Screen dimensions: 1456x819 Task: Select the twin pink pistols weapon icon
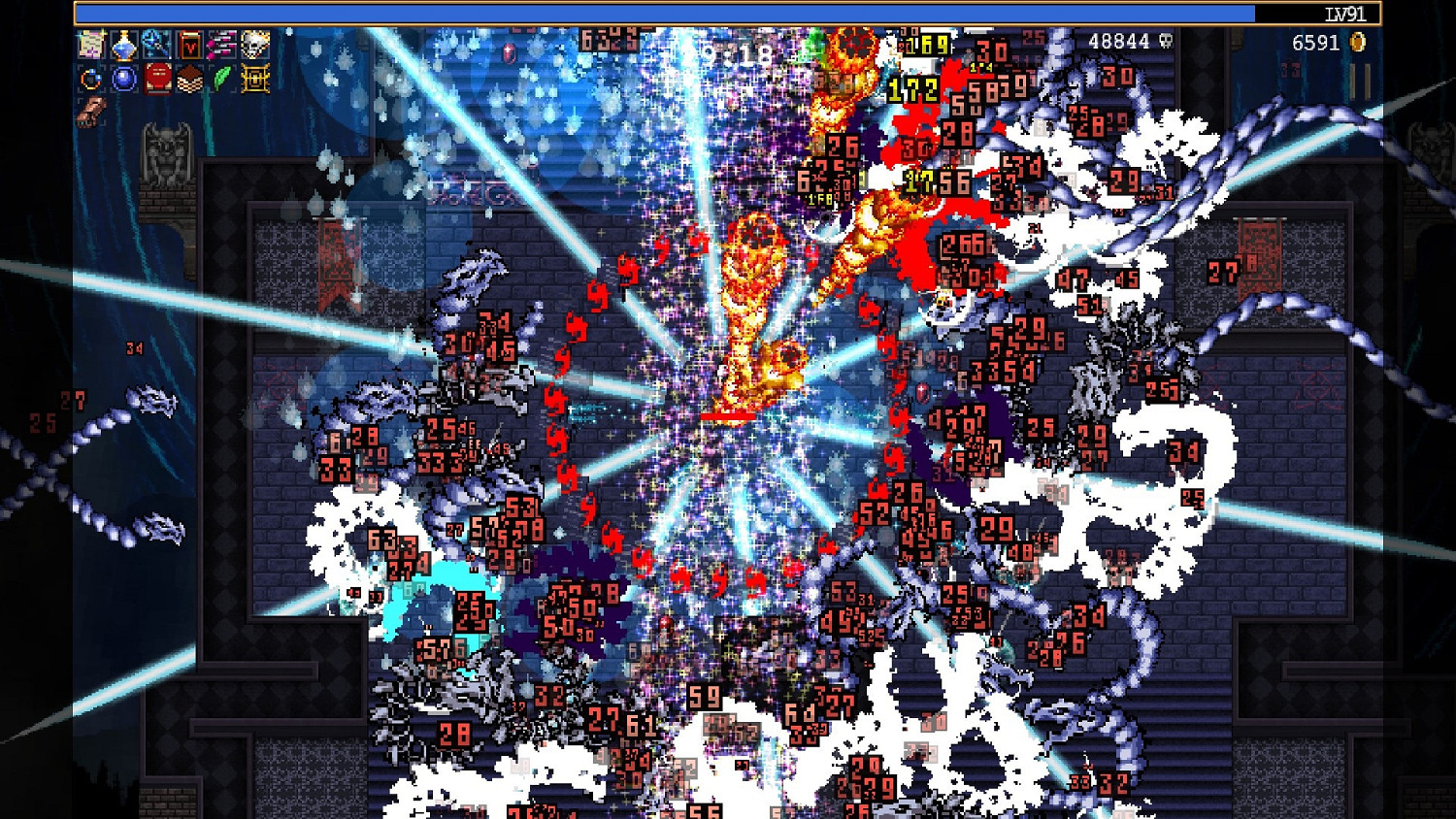click(221, 44)
